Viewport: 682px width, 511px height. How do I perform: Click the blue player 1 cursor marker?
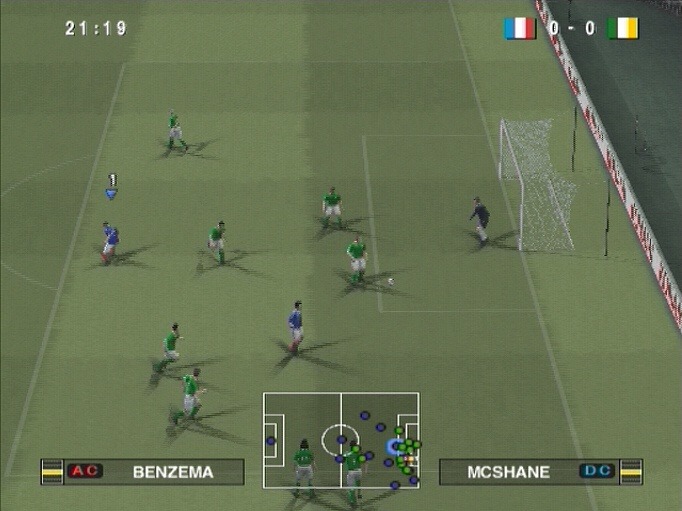tap(112, 193)
